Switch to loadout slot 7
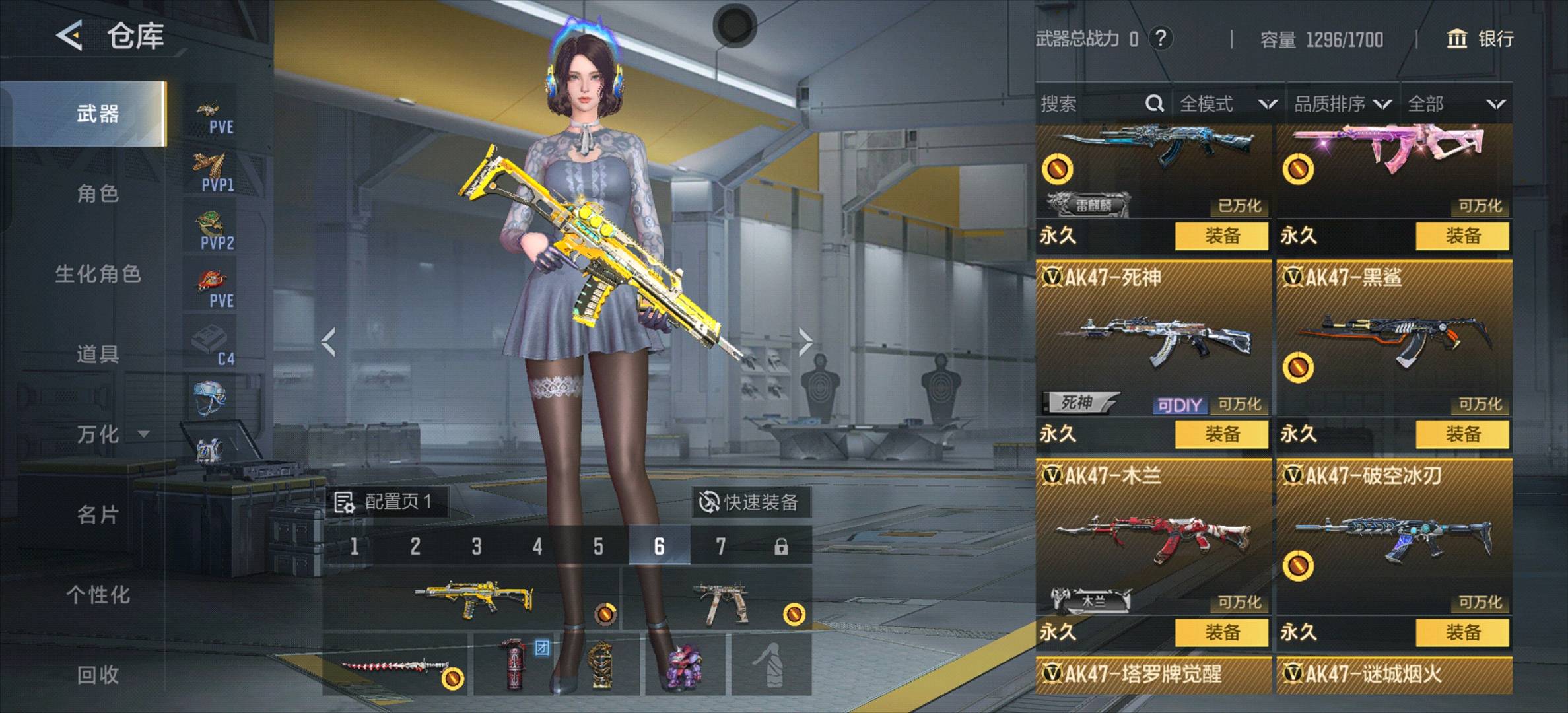Image resolution: width=1568 pixels, height=713 pixels. (x=720, y=546)
